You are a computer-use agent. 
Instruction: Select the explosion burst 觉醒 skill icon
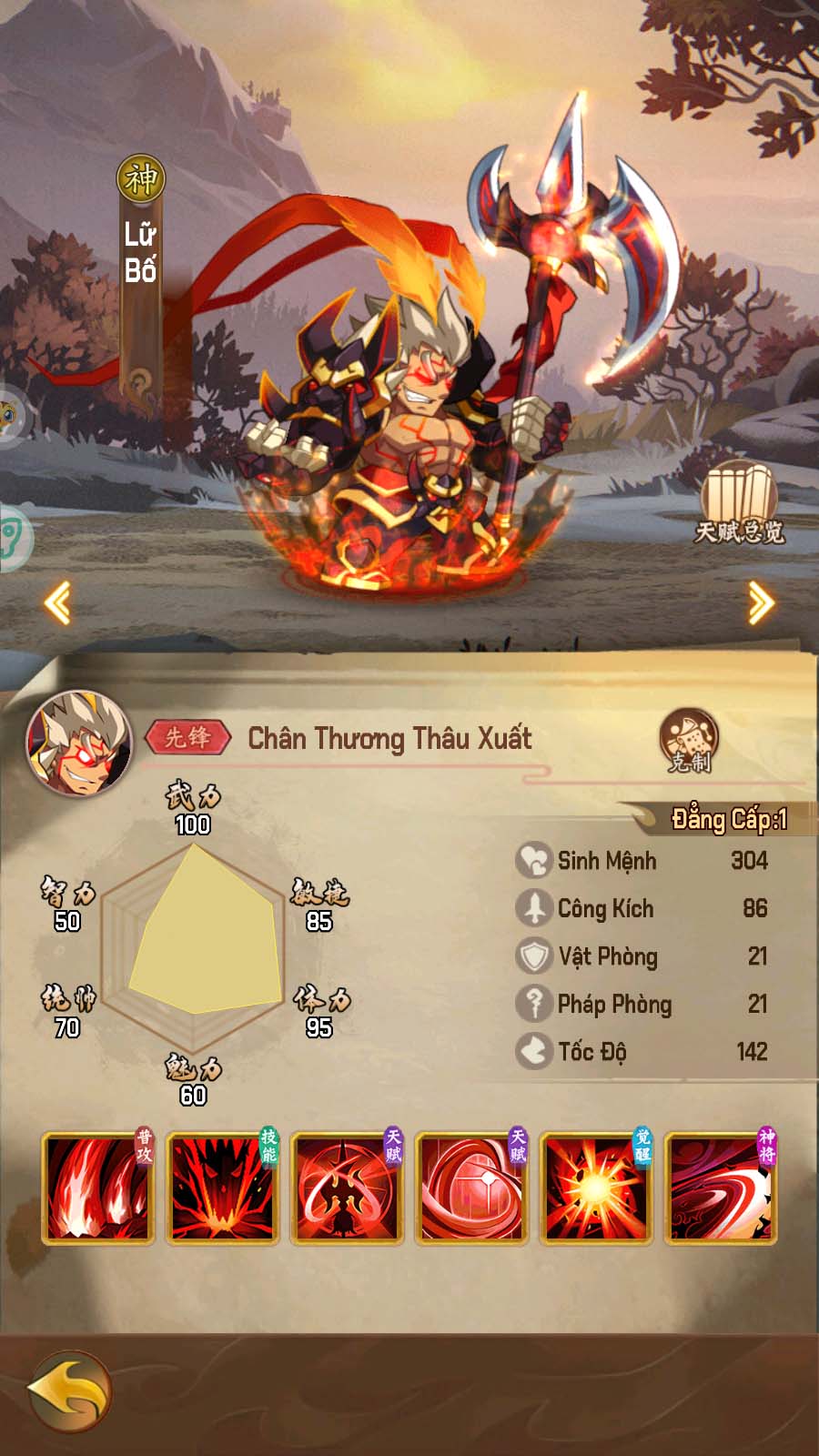point(596,1188)
